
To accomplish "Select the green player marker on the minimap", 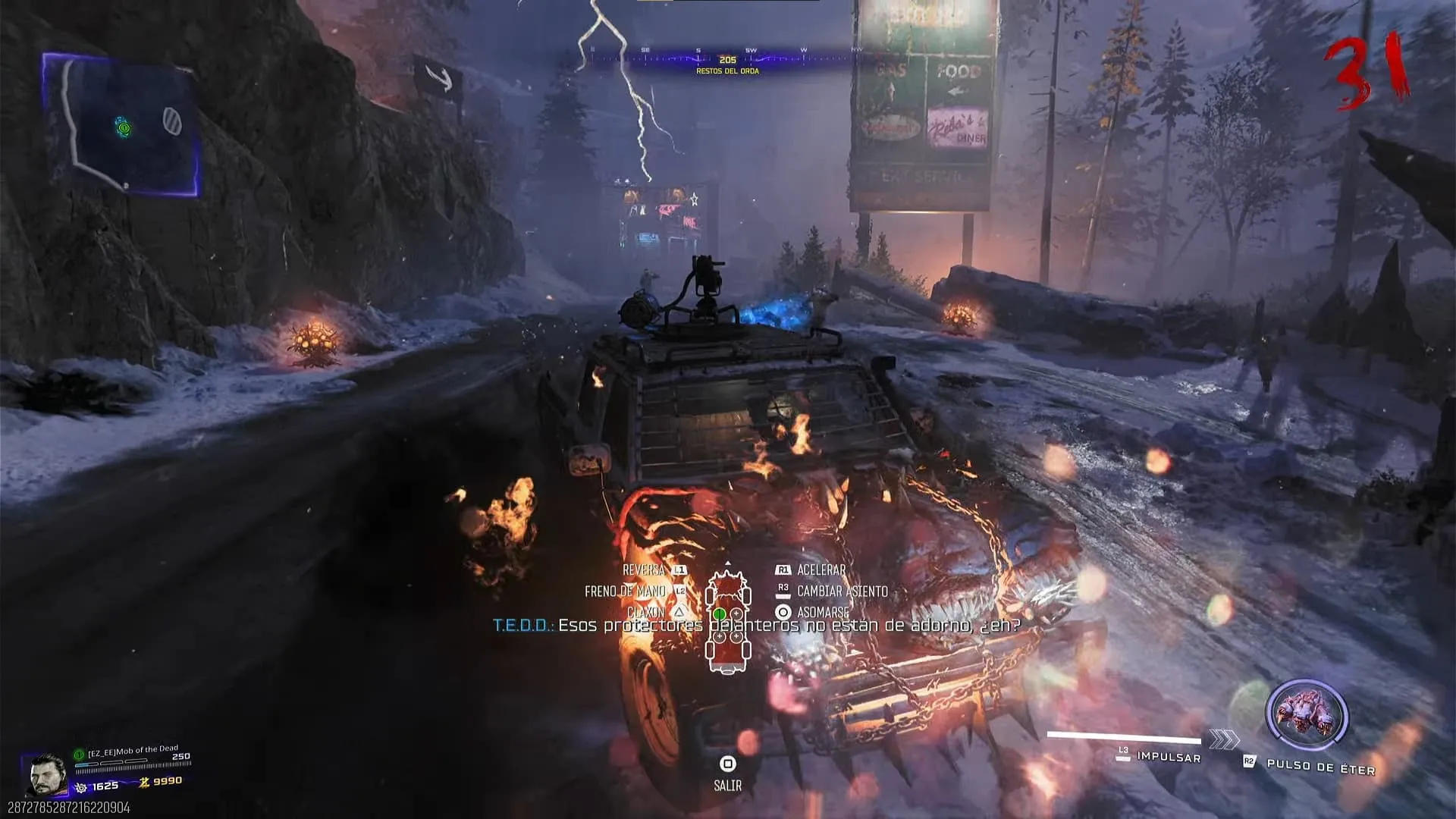I will [123, 127].
